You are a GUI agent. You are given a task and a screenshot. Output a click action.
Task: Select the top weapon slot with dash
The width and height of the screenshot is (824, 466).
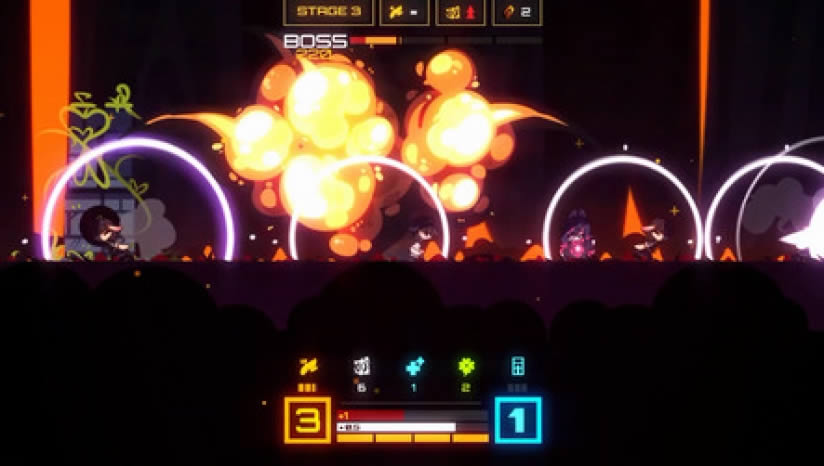click(405, 12)
